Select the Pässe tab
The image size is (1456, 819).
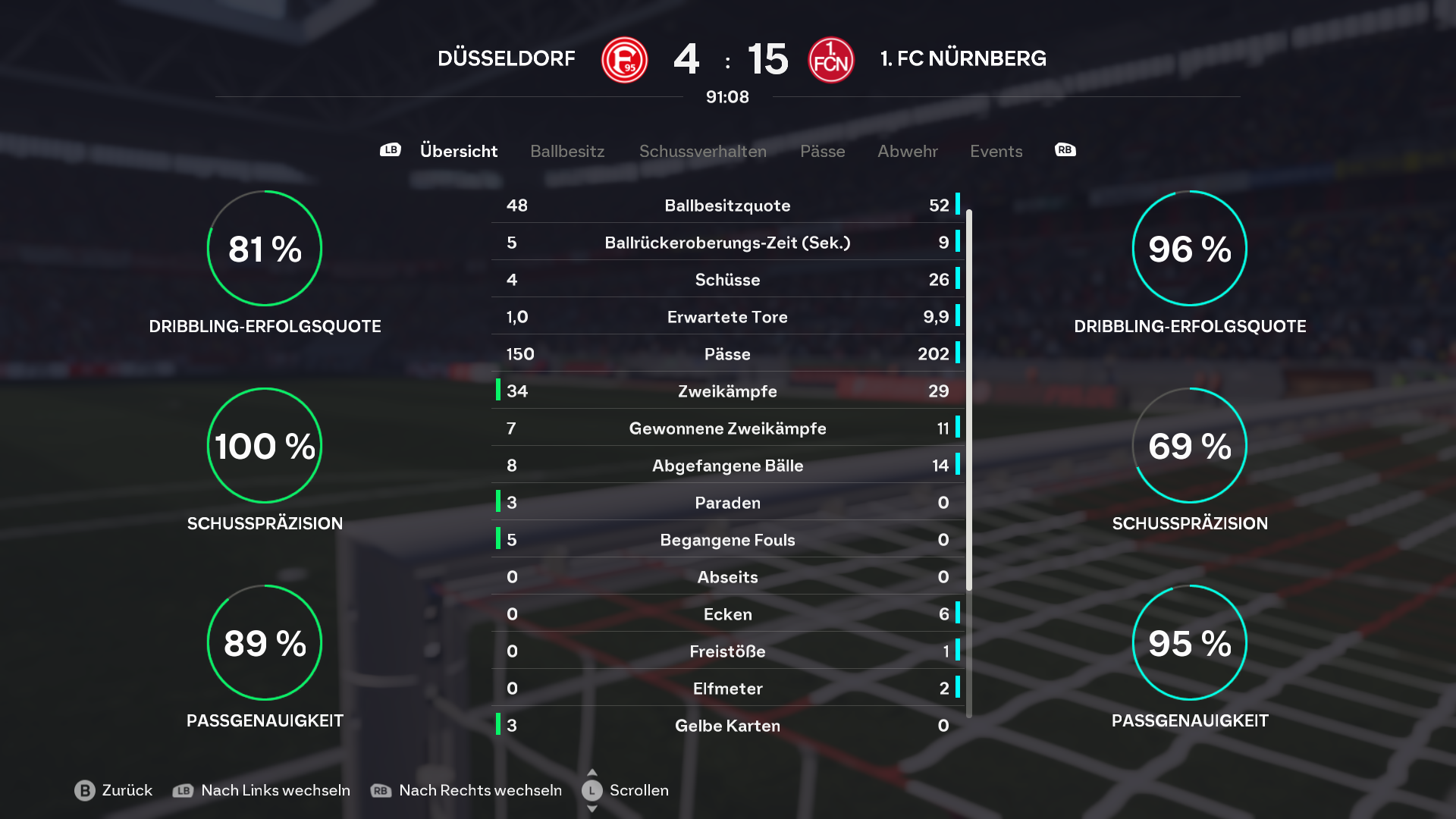[822, 151]
